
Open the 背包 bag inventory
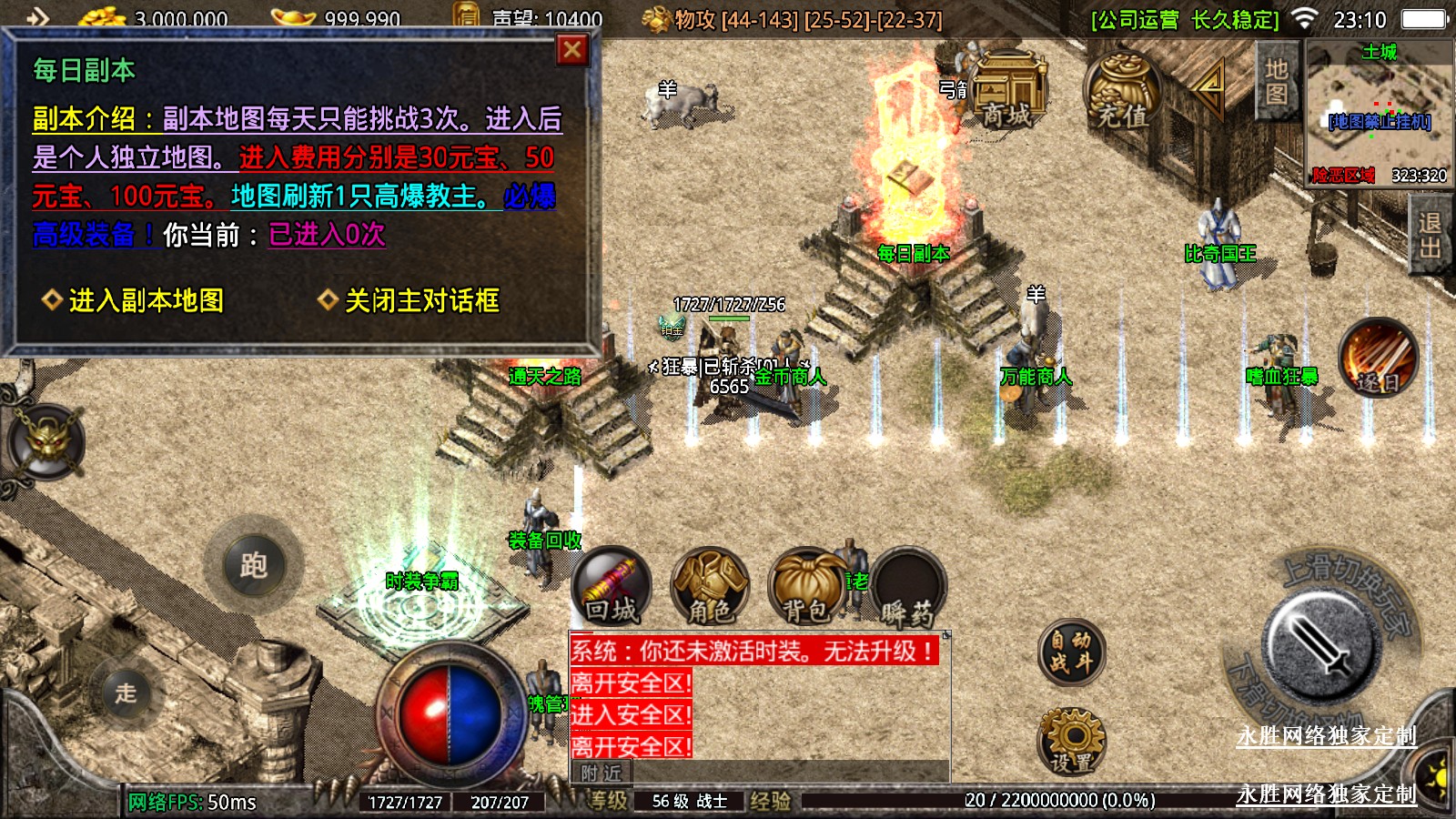pyautogui.click(x=807, y=587)
